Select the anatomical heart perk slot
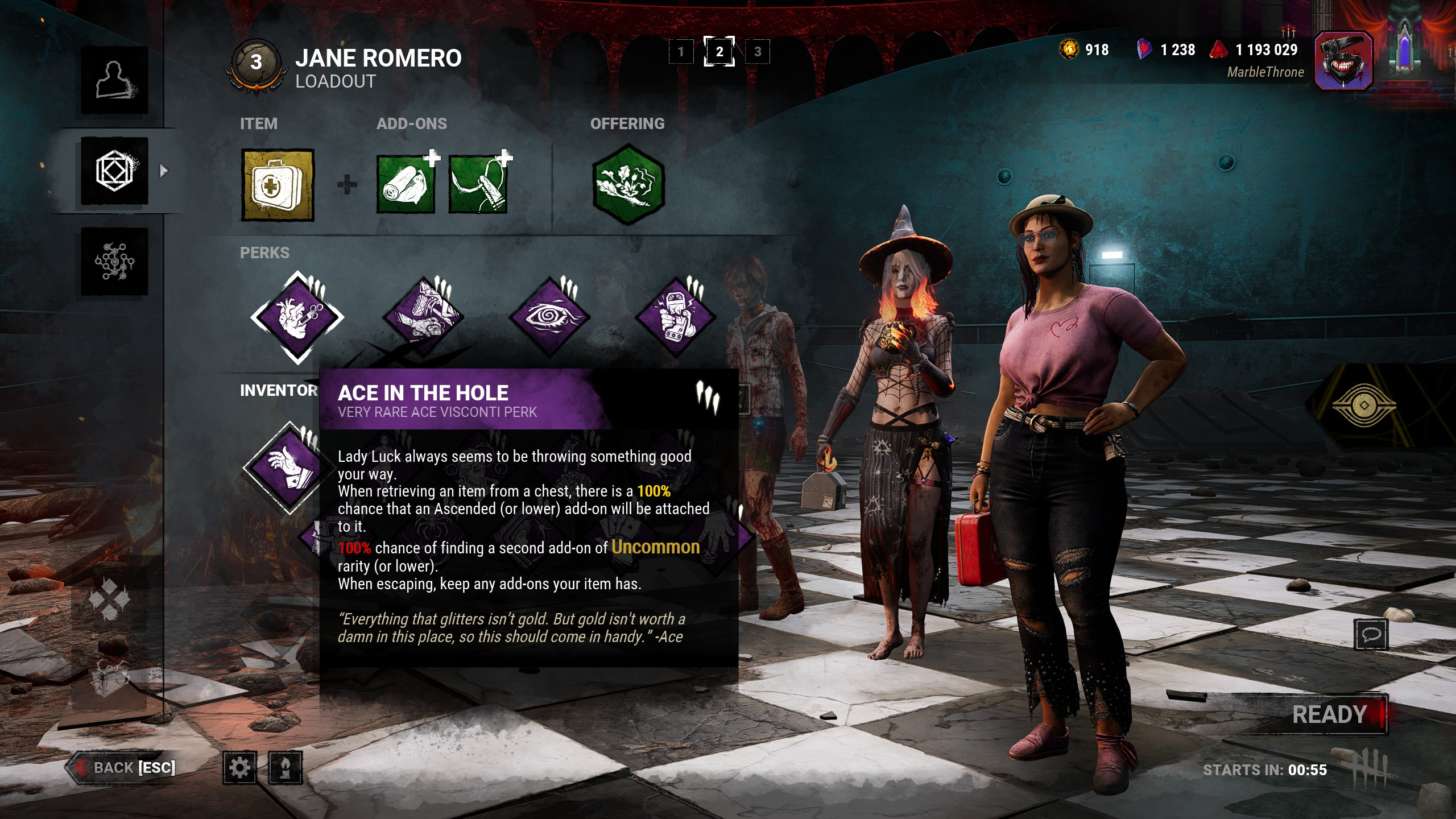This screenshot has height=819, width=1456. tap(297, 317)
